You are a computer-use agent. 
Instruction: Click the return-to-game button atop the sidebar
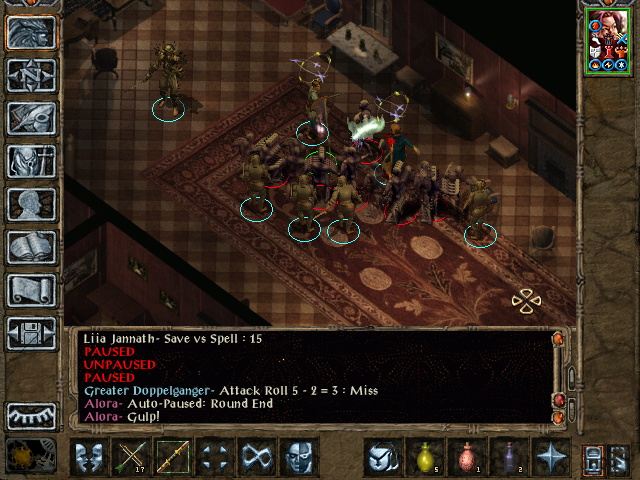click(x=32, y=31)
